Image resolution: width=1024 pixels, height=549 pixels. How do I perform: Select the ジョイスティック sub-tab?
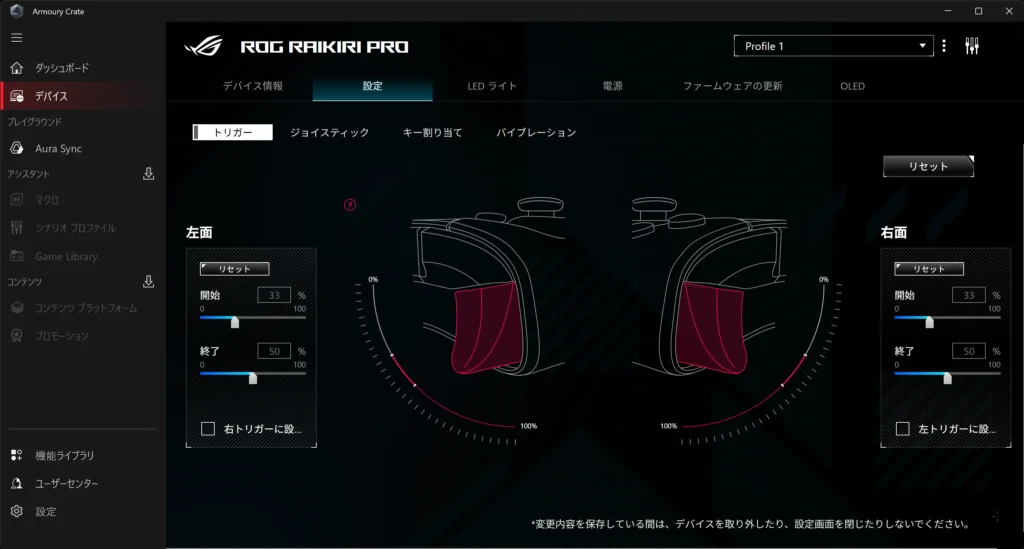[x=329, y=132]
